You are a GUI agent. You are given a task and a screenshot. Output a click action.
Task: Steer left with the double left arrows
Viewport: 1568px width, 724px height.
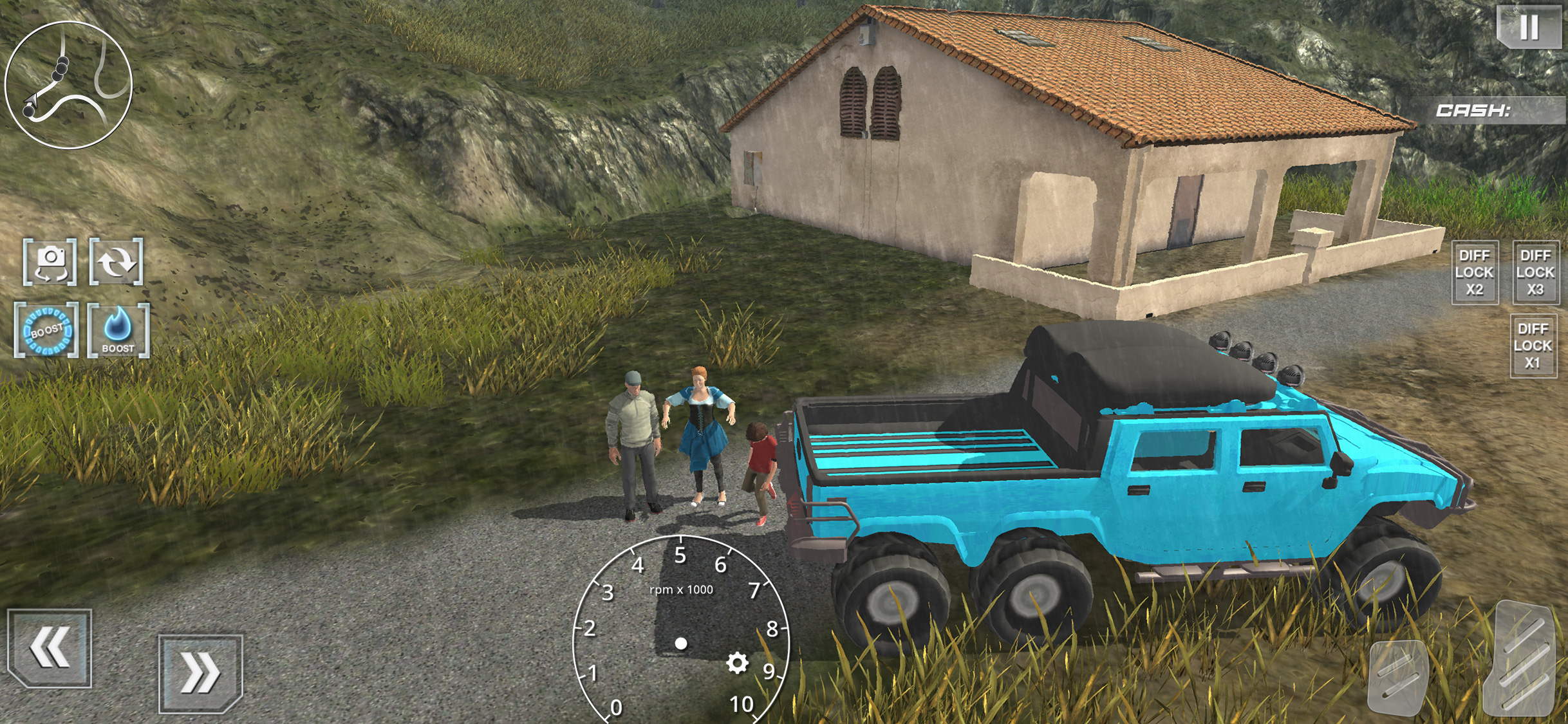(50, 647)
